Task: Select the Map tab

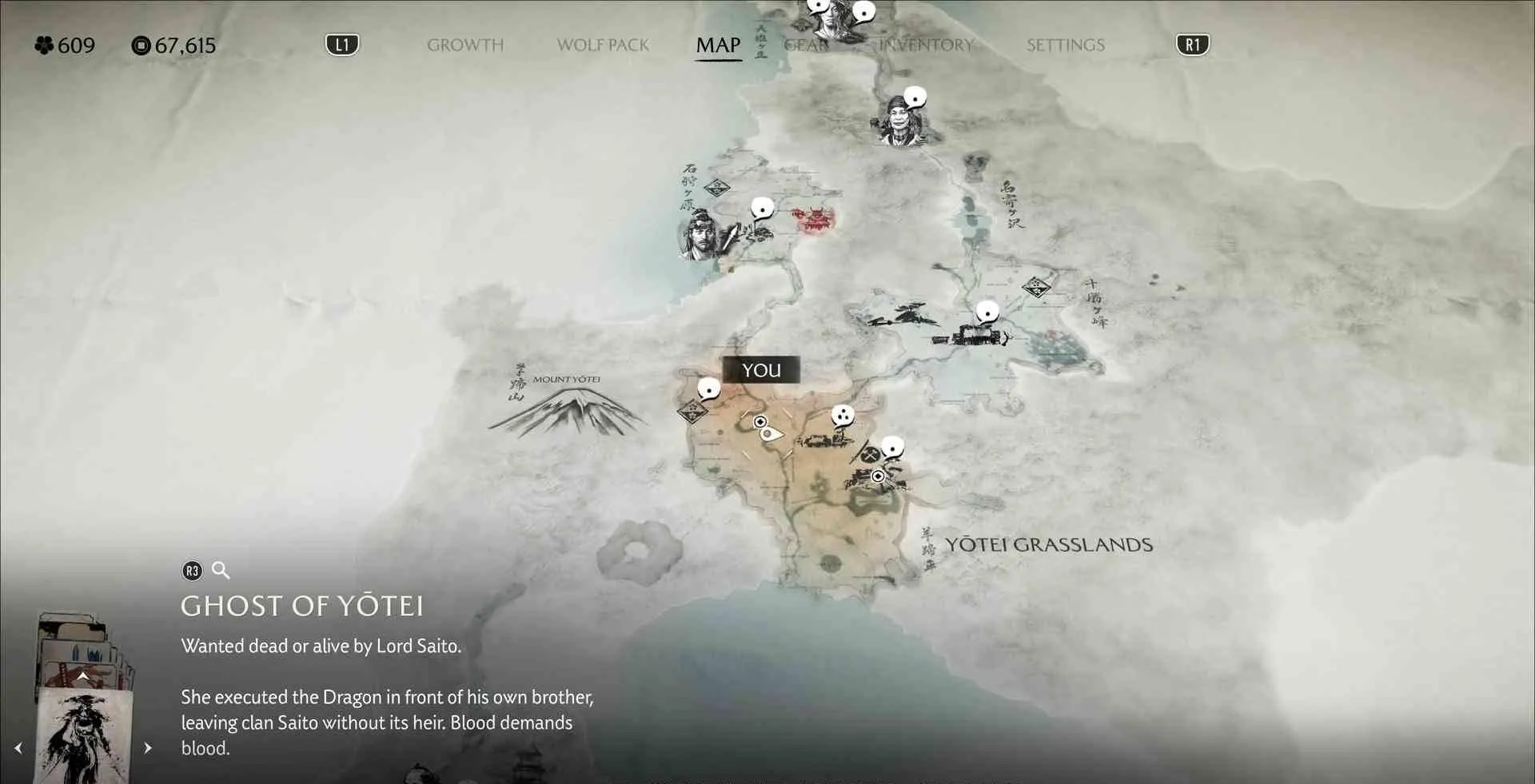Action: click(718, 45)
